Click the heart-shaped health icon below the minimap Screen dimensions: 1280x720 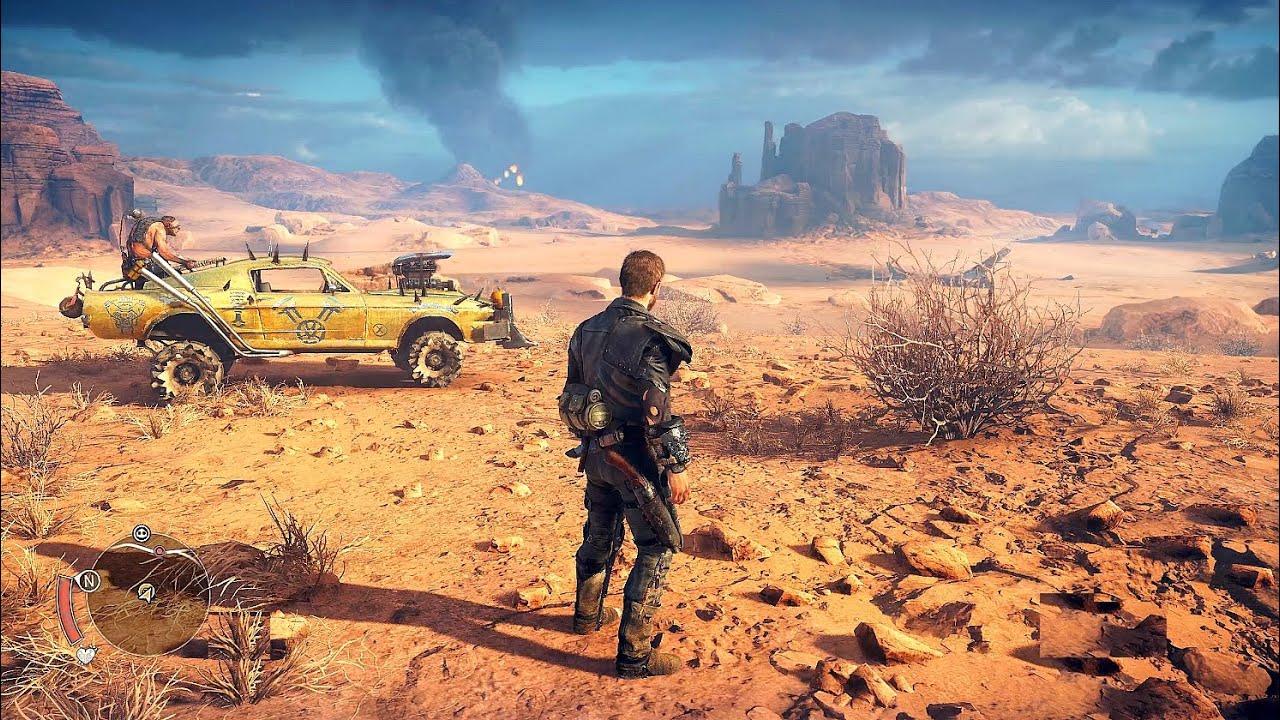pyautogui.click(x=86, y=654)
